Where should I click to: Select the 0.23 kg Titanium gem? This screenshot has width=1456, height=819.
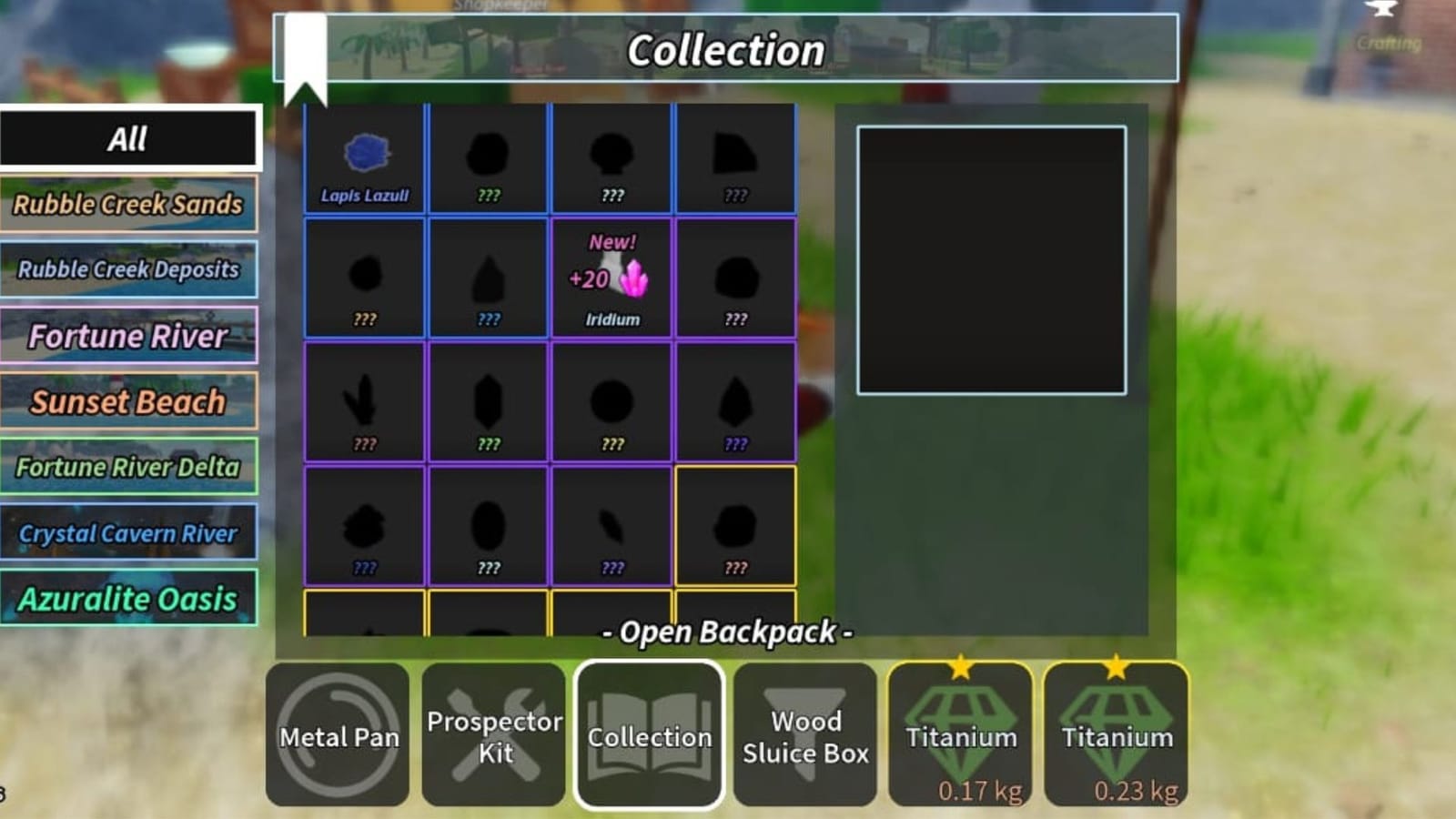coord(1116,733)
